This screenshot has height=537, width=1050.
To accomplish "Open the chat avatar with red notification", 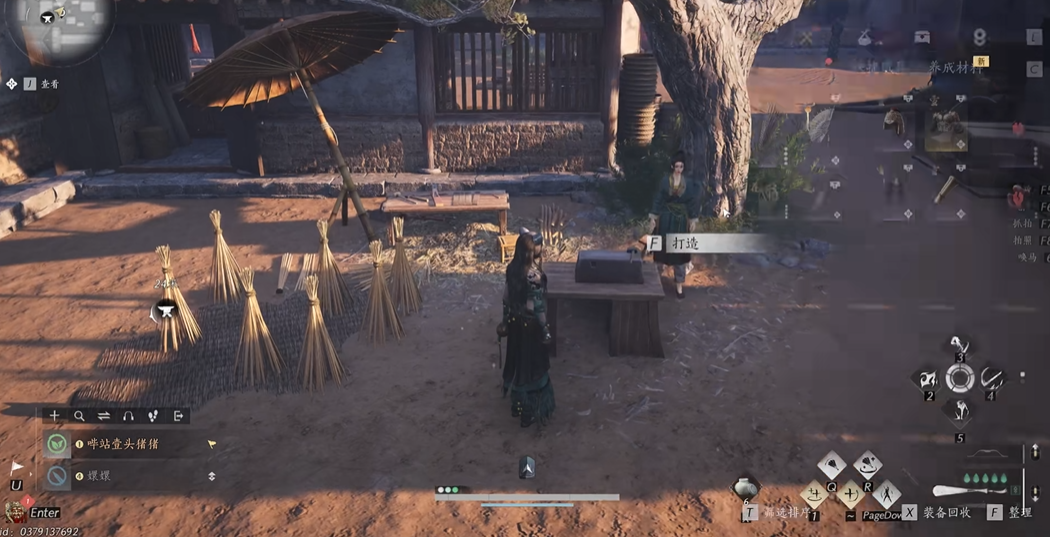I will click(x=14, y=510).
